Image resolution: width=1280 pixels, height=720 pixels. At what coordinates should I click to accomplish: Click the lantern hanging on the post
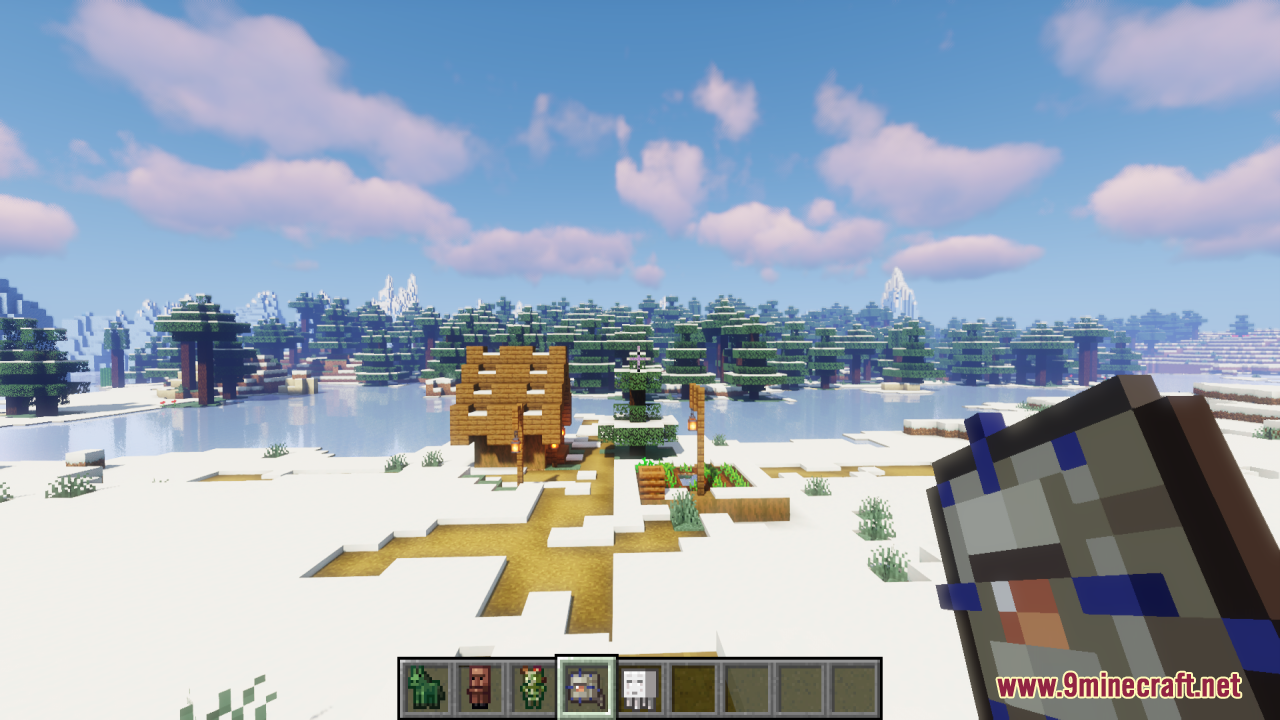click(x=691, y=424)
